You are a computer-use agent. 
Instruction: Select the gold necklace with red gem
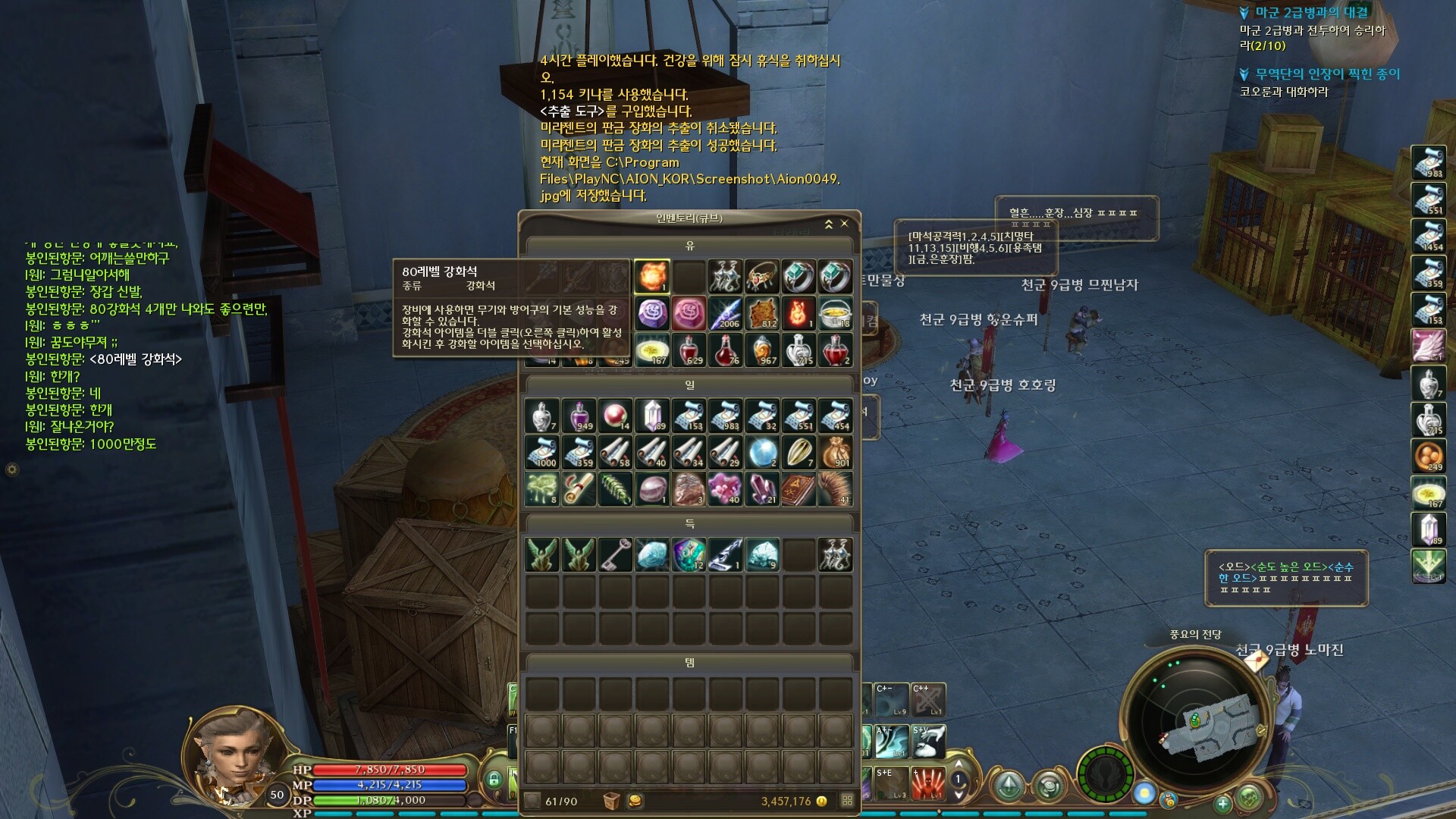pos(761,276)
